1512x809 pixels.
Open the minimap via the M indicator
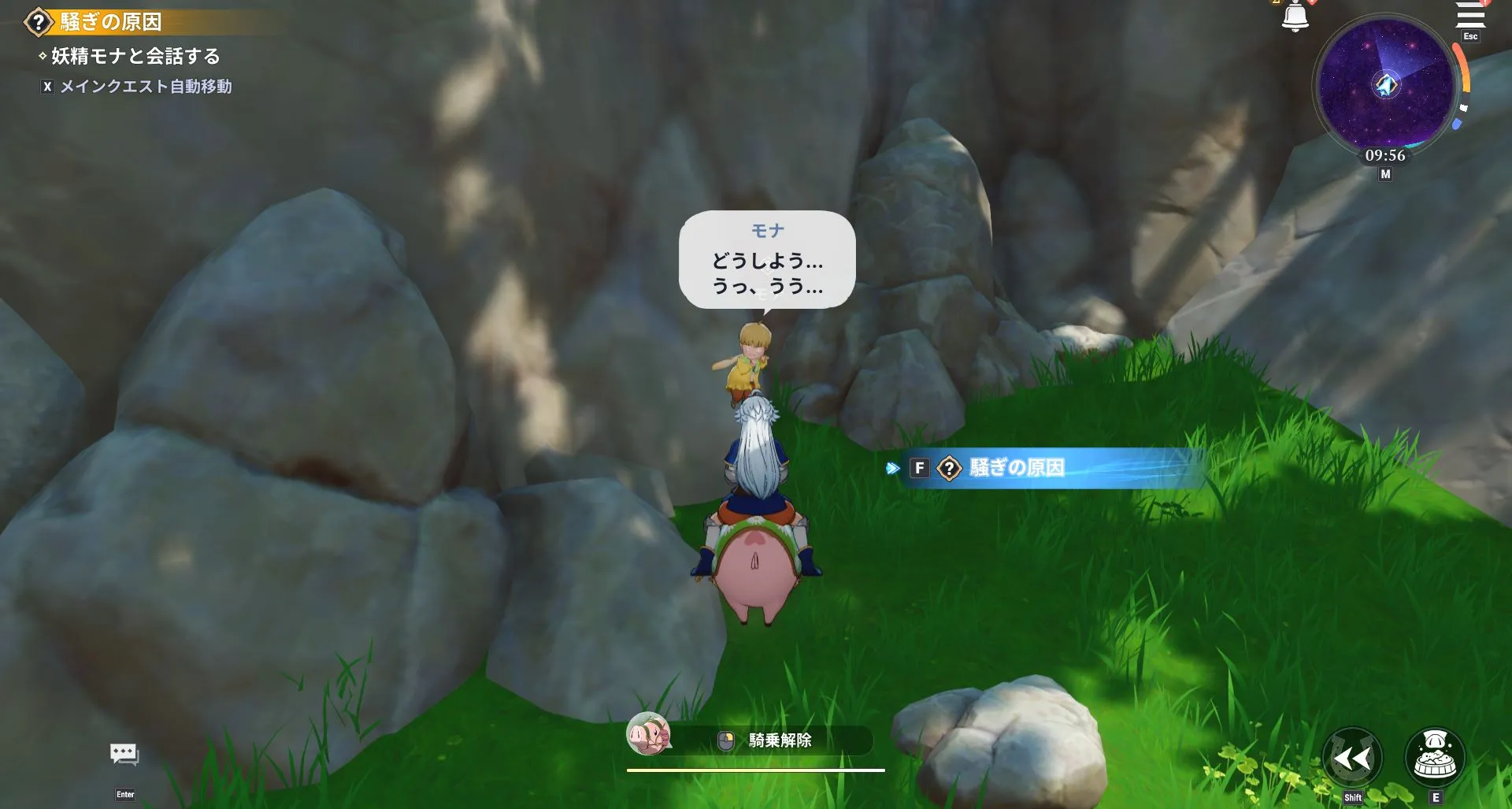tap(1384, 173)
